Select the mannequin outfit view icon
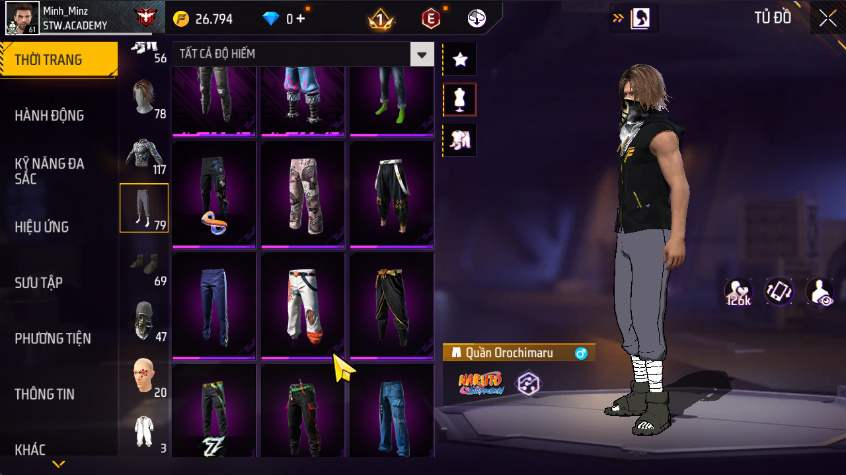 tap(460, 100)
